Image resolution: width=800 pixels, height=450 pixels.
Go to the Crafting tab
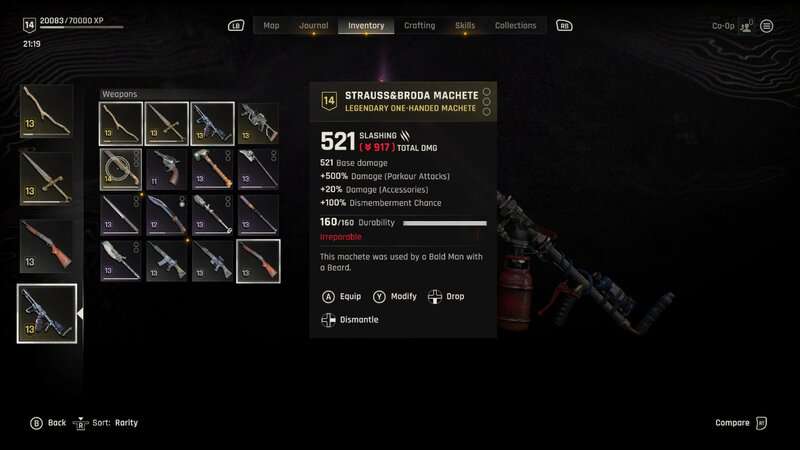point(419,25)
